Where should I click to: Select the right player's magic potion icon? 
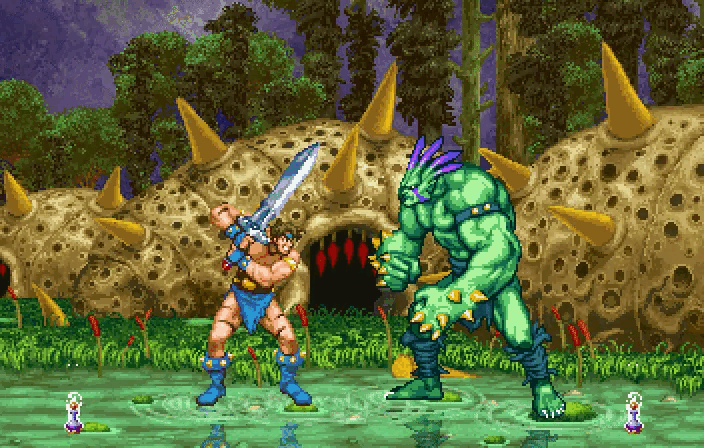(633, 414)
